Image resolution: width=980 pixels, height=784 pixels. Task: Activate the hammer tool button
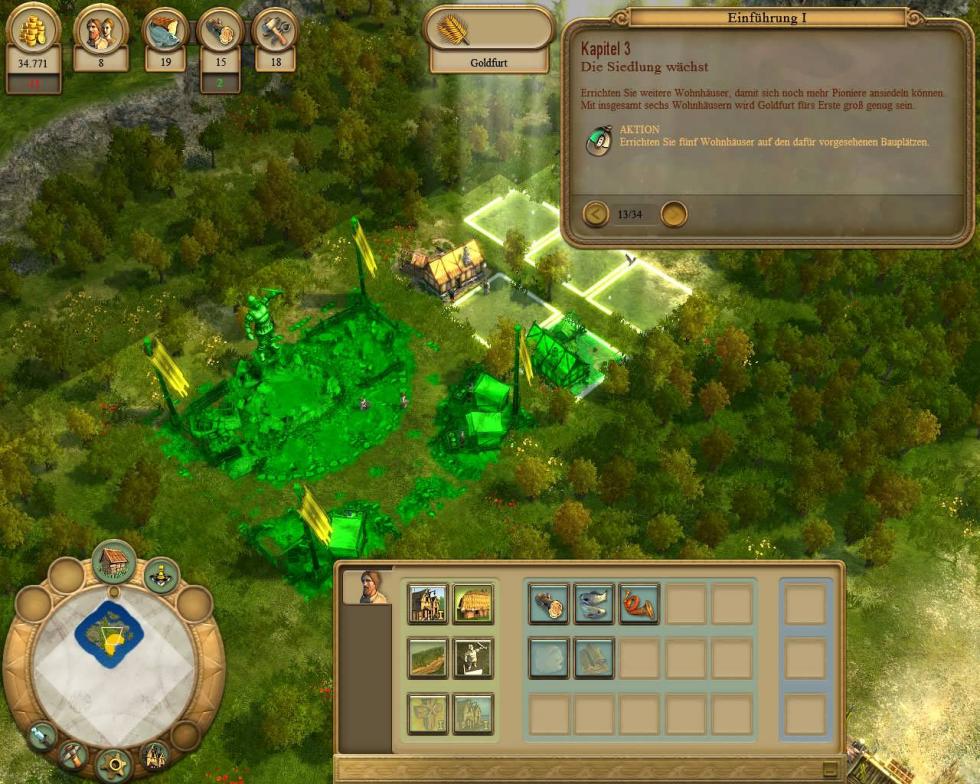point(72,754)
